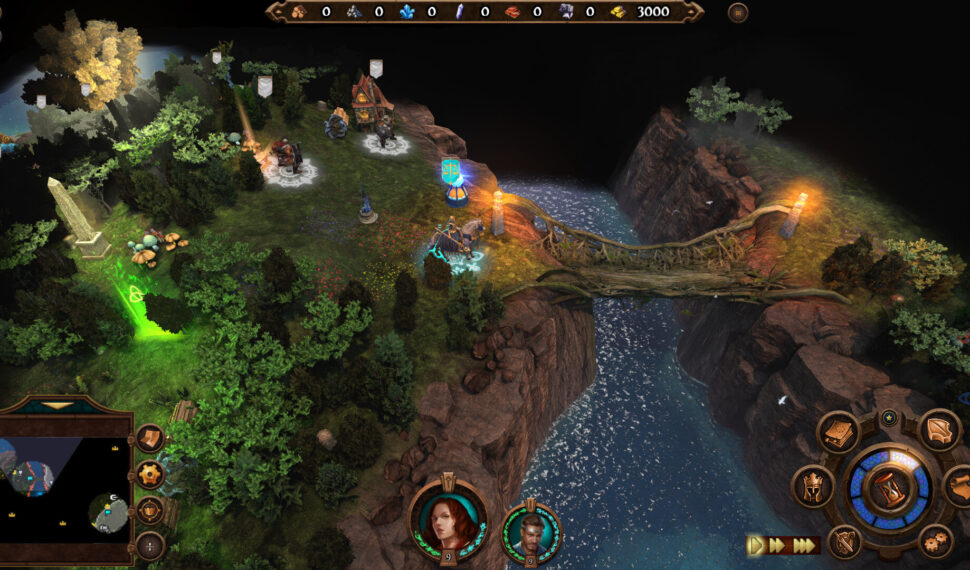Click the arrowhead icon in the command wheel
The height and width of the screenshot is (570, 970).
pyautogui.click(x=938, y=430)
